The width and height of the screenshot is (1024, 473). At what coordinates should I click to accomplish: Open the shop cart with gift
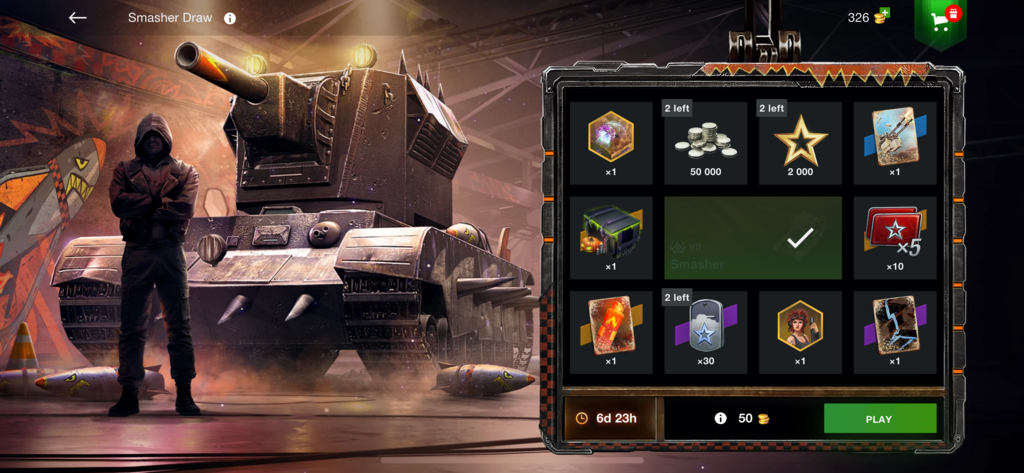click(x=940, y=20)
